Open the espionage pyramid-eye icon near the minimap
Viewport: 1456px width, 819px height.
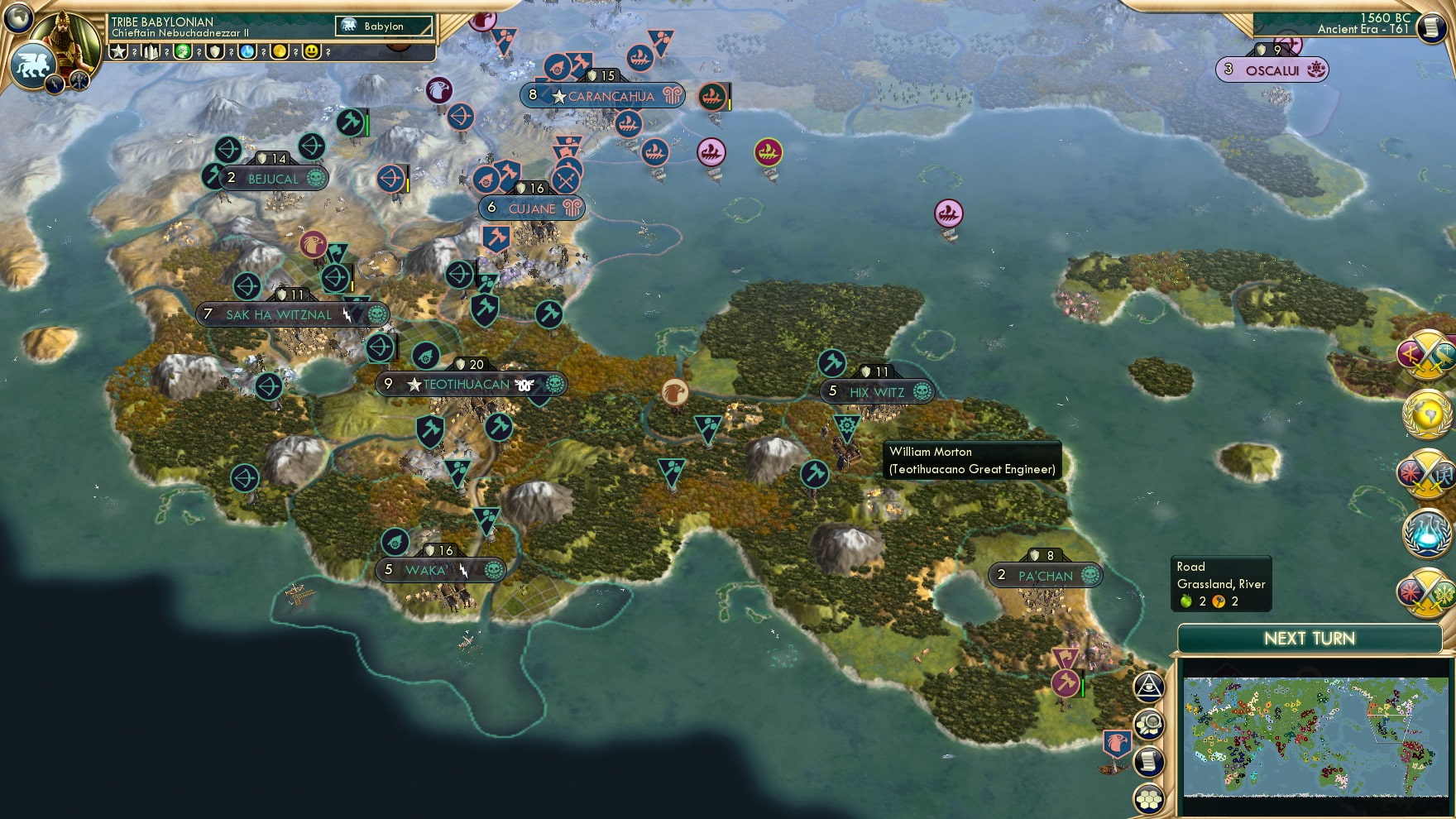(1150, 687)
